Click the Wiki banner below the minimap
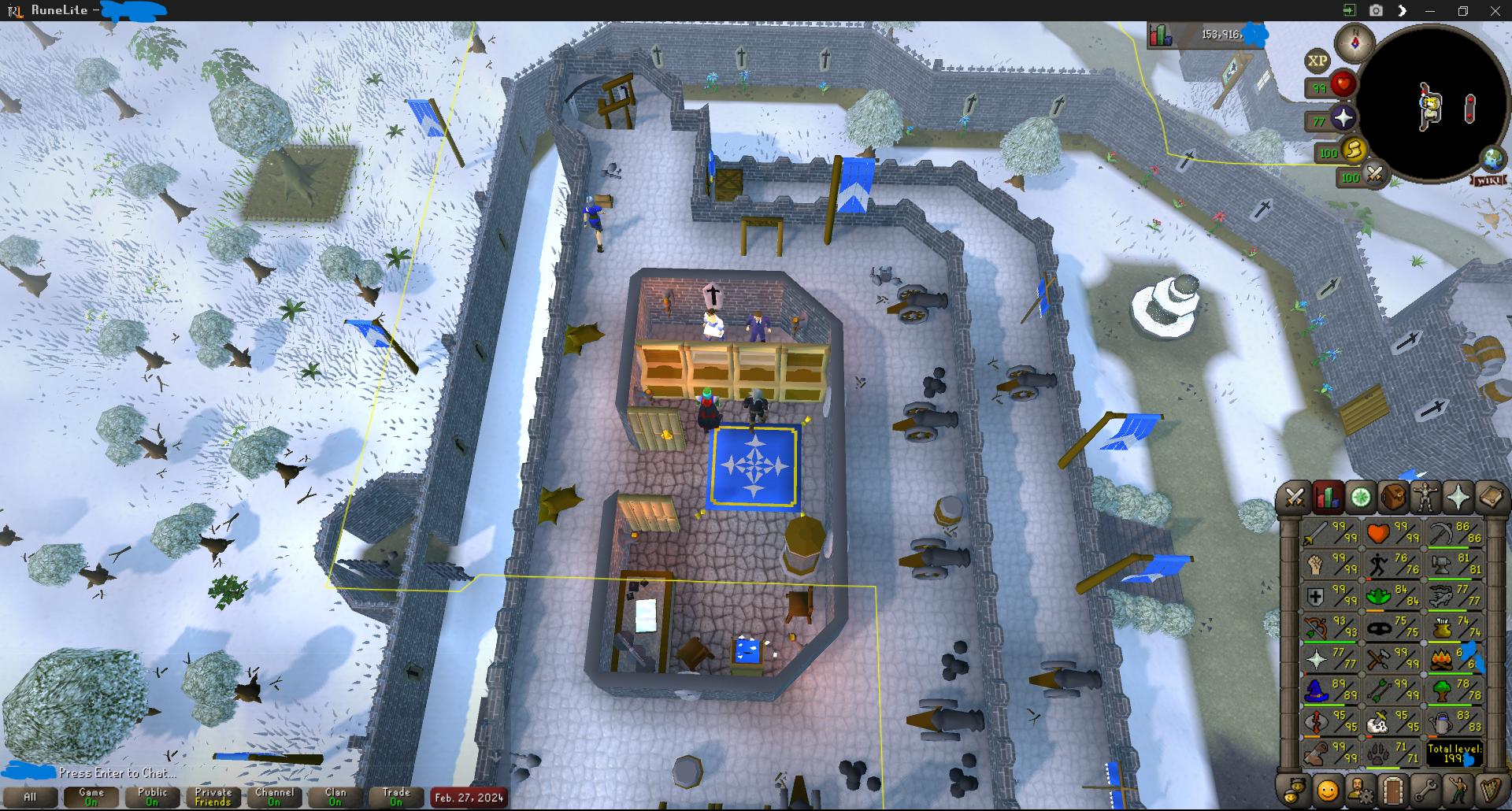Viewport: 1512px width, 811px height. (1488, 181)
